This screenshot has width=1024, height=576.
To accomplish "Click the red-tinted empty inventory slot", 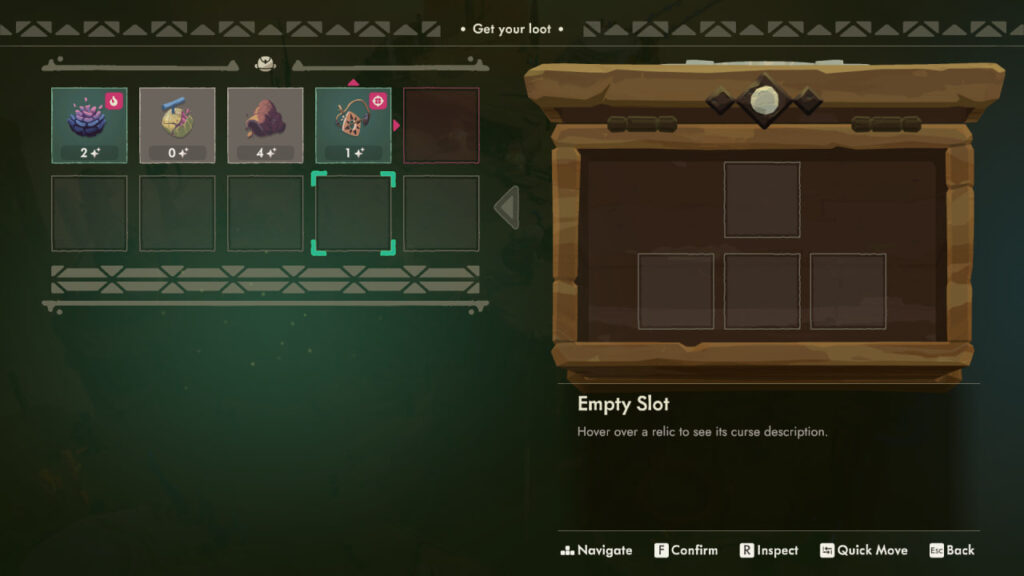I will tap(441, 124).
